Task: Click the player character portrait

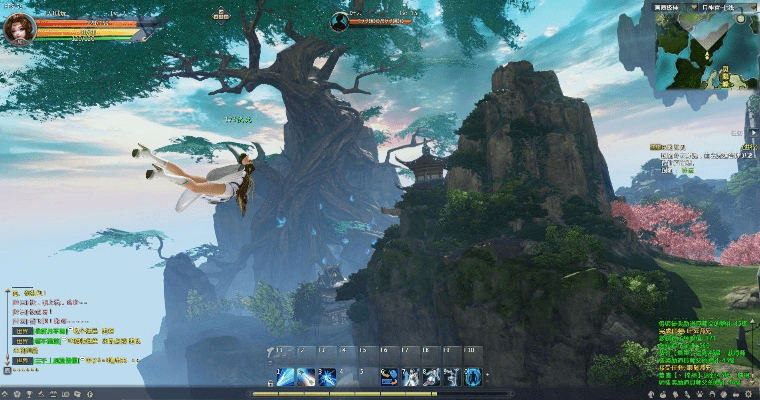Action: pos(18,27)
